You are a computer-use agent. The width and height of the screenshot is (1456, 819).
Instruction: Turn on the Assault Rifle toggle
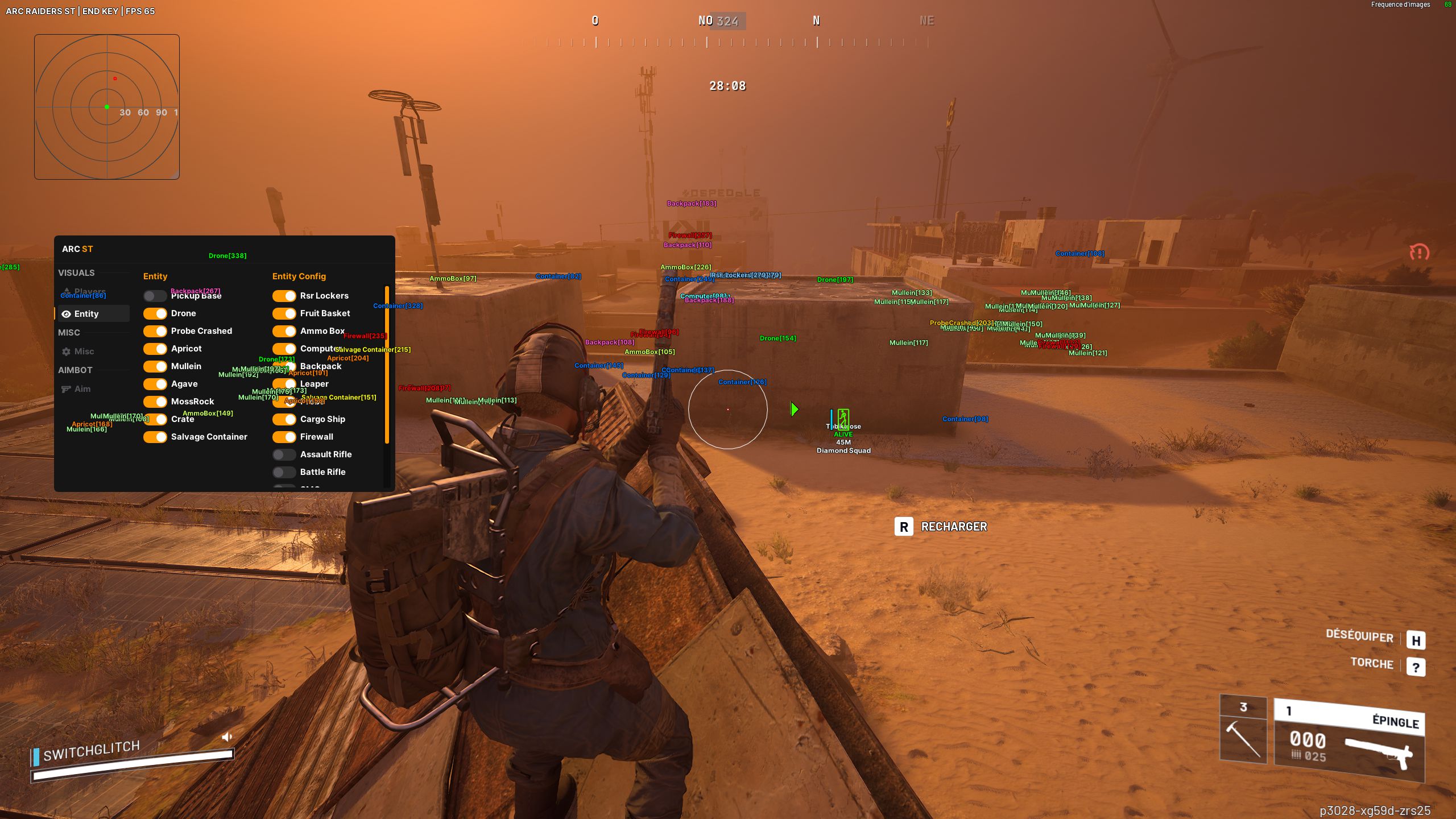pos(283,454)
